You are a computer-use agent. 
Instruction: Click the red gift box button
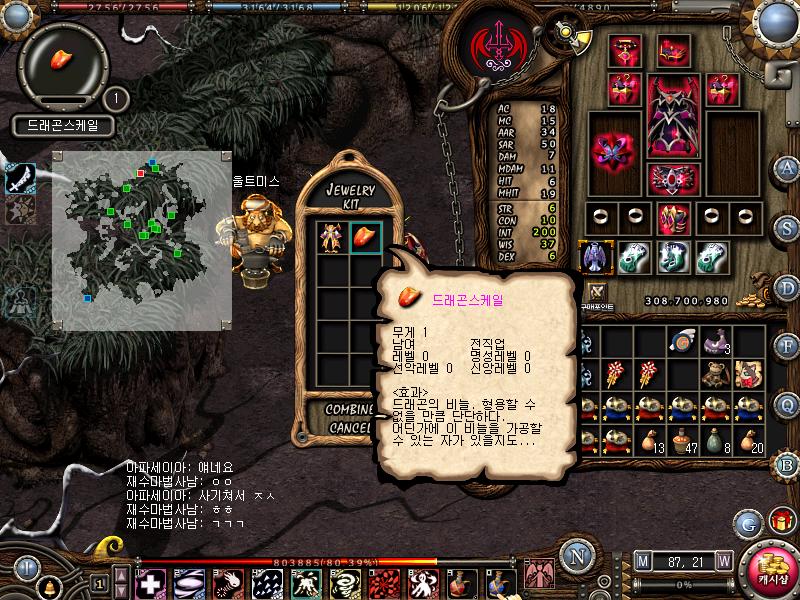point(780,521)
